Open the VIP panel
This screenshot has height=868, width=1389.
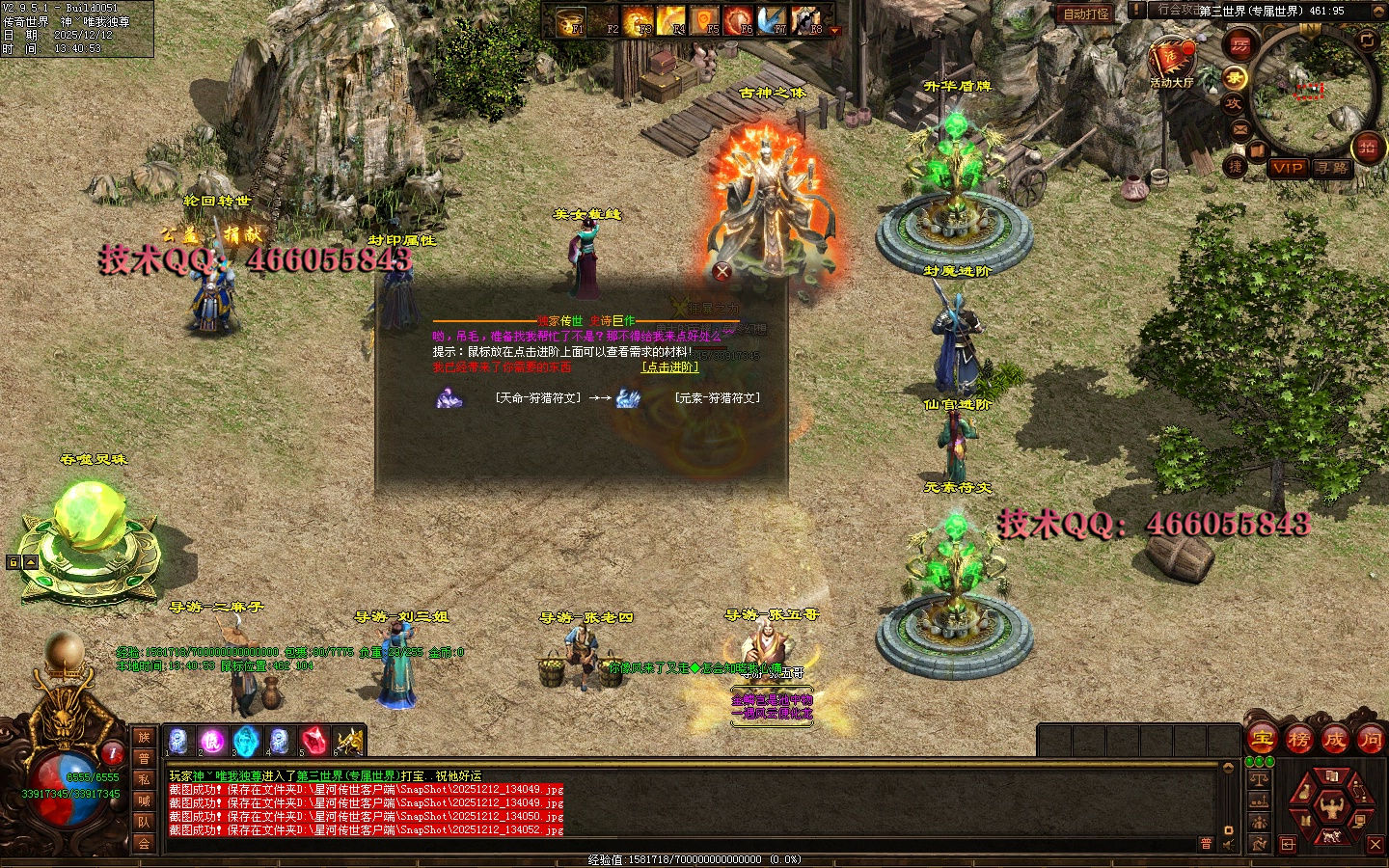[x=1287, y=168]
